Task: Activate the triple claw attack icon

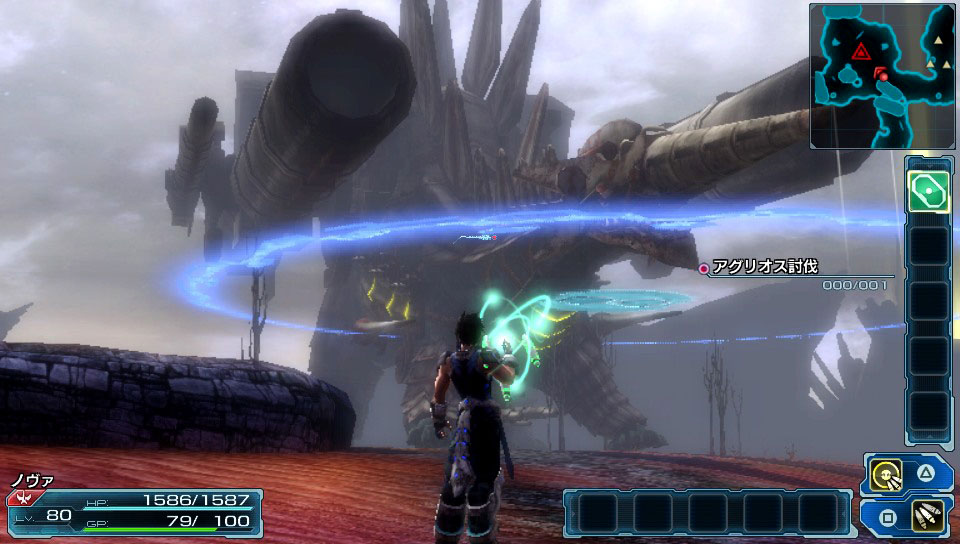Action: (927, 518)
